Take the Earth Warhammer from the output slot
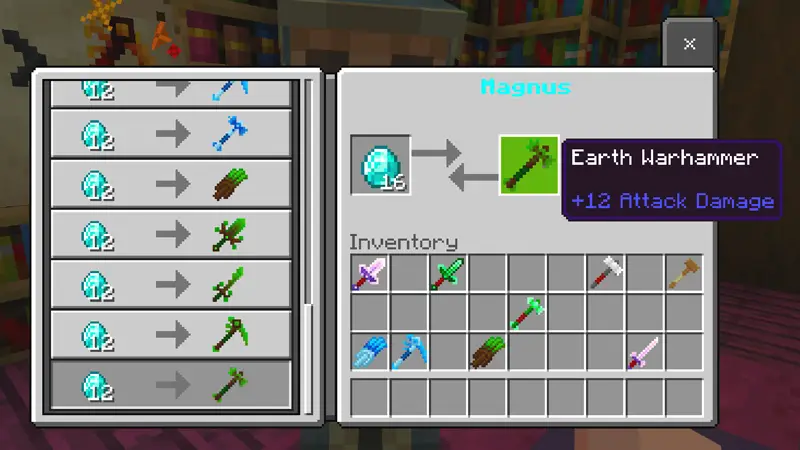 coord(529,165)
